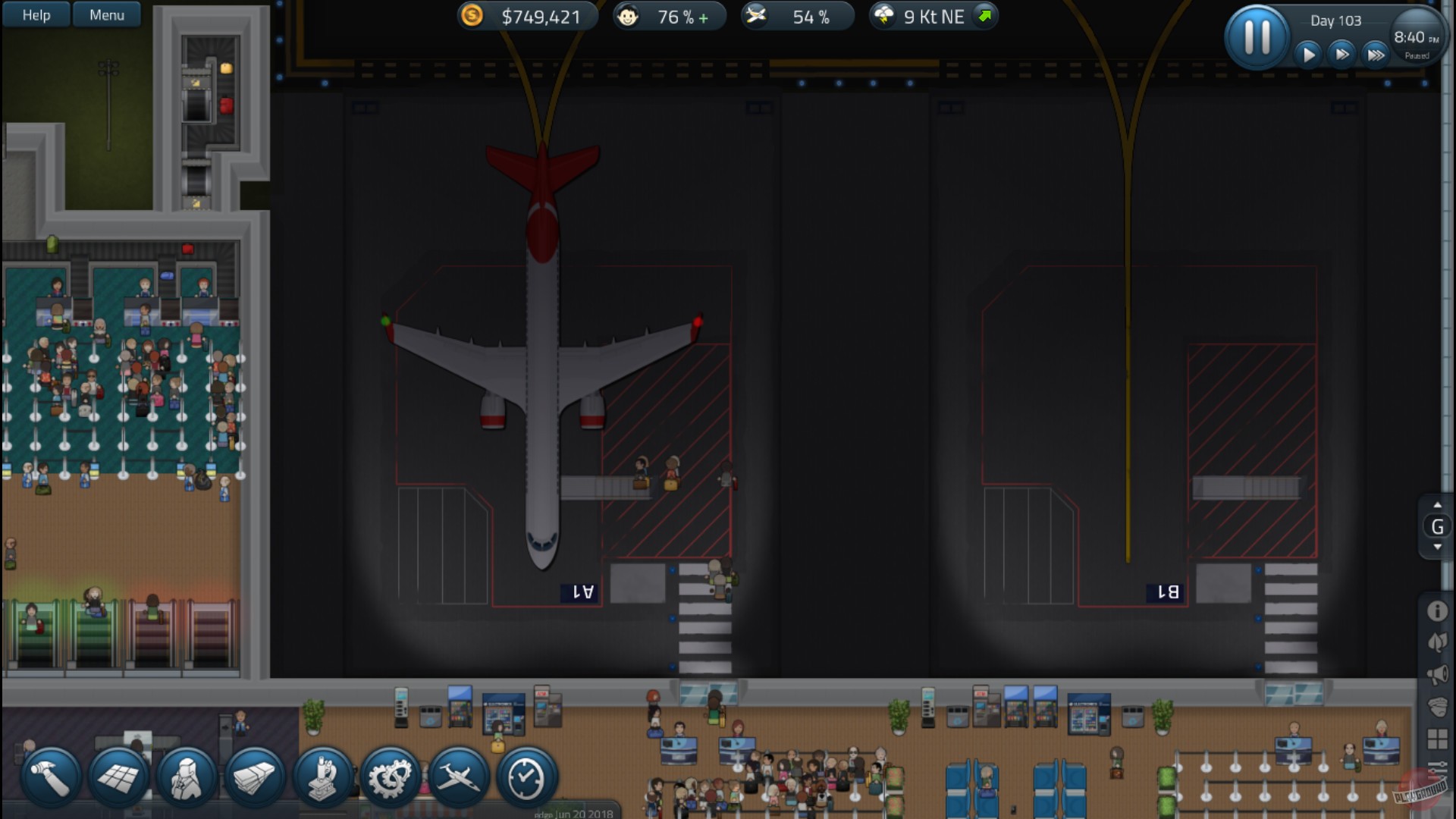
Task: Toggle the fastest triple-arrow game speed
Action: coord(1375,54)
